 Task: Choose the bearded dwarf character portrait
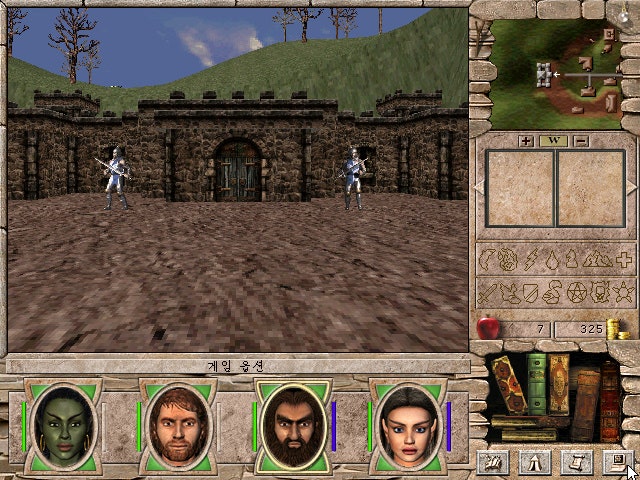point(292,425)
